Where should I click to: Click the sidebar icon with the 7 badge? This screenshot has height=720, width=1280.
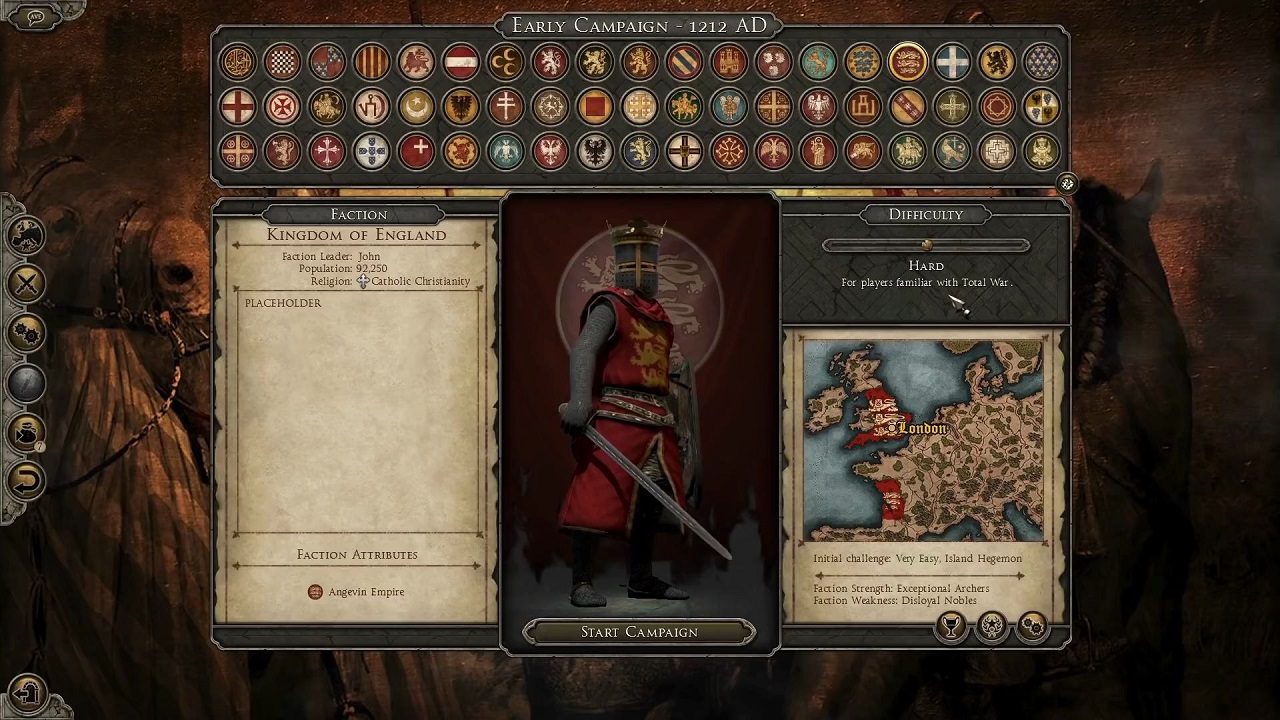point(27,432)
